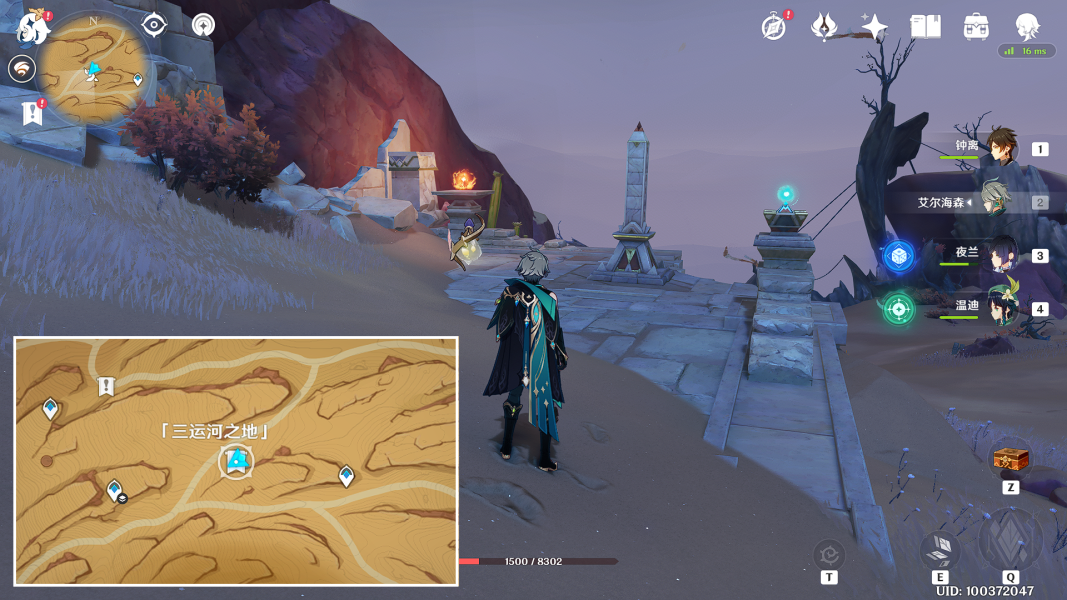Activate the elemental skill icon
1067x600 pixels.
click(x=939, y=548)
